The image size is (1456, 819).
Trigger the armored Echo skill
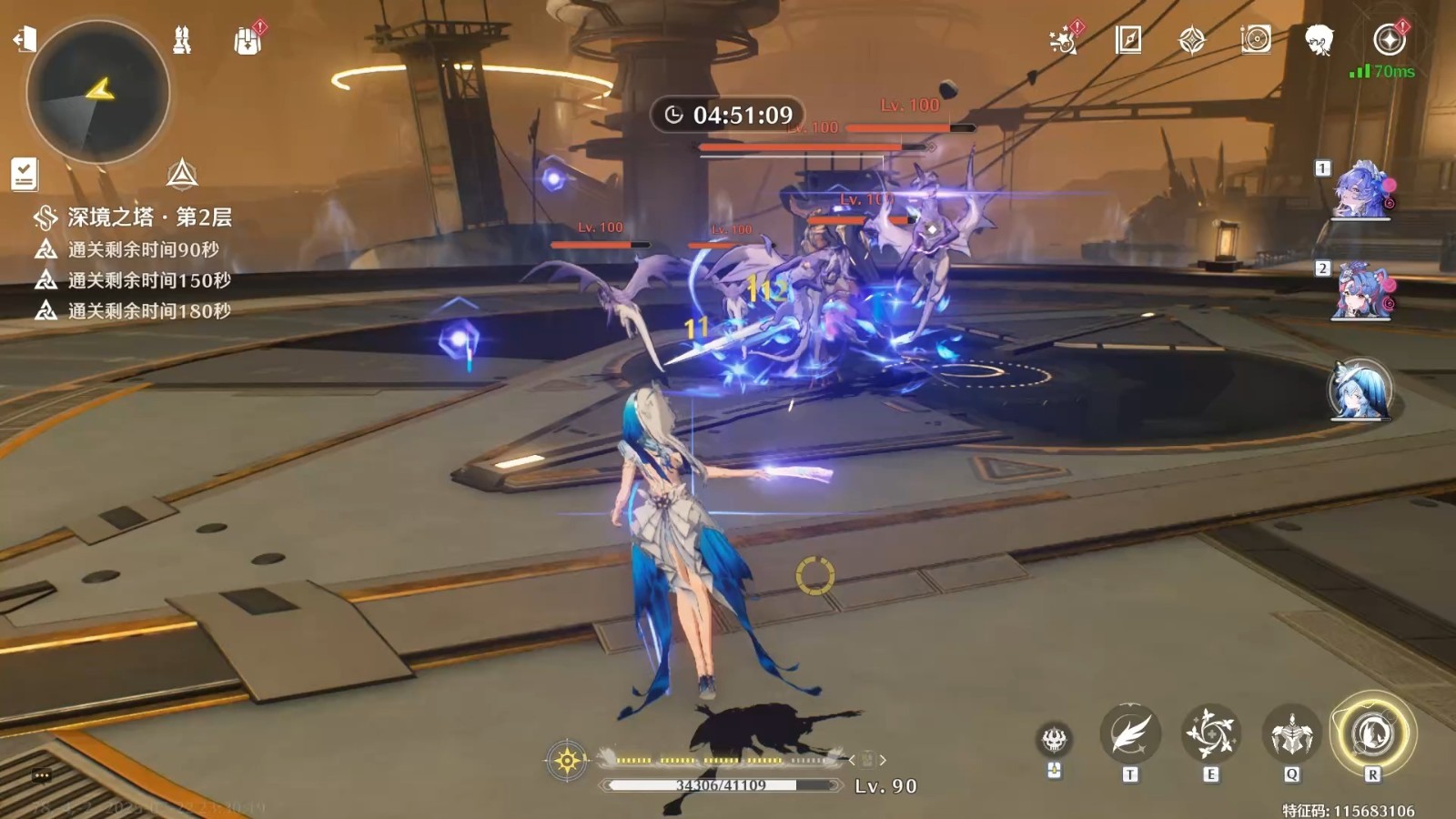pyautogui.click(x=1292, y=733)
